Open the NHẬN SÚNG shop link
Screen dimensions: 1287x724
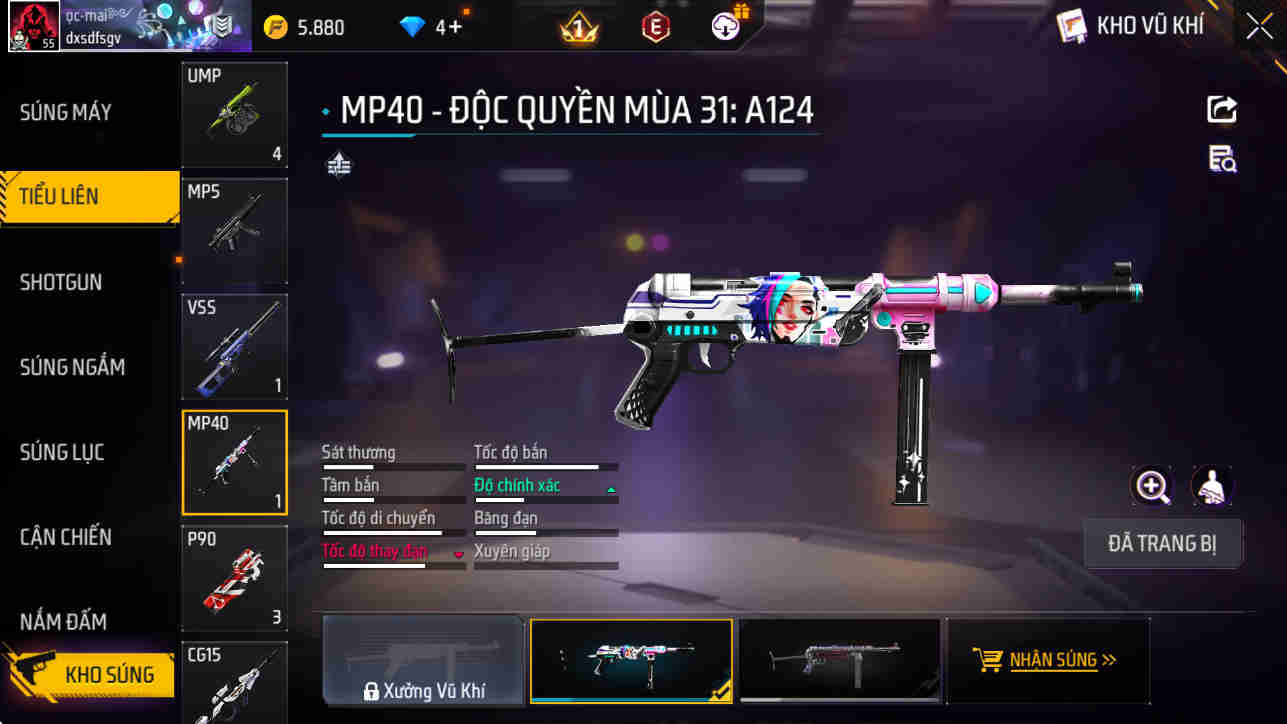tap(1046, 660)
